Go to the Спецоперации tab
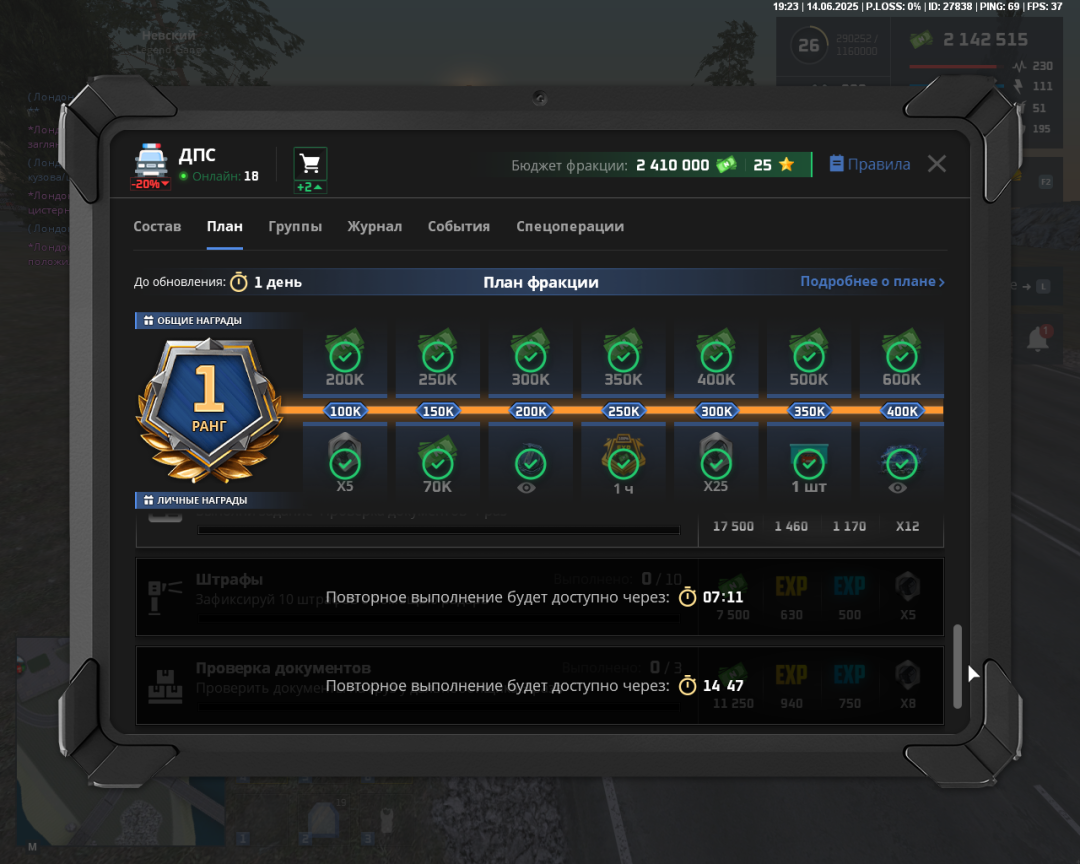 [570, 227]
